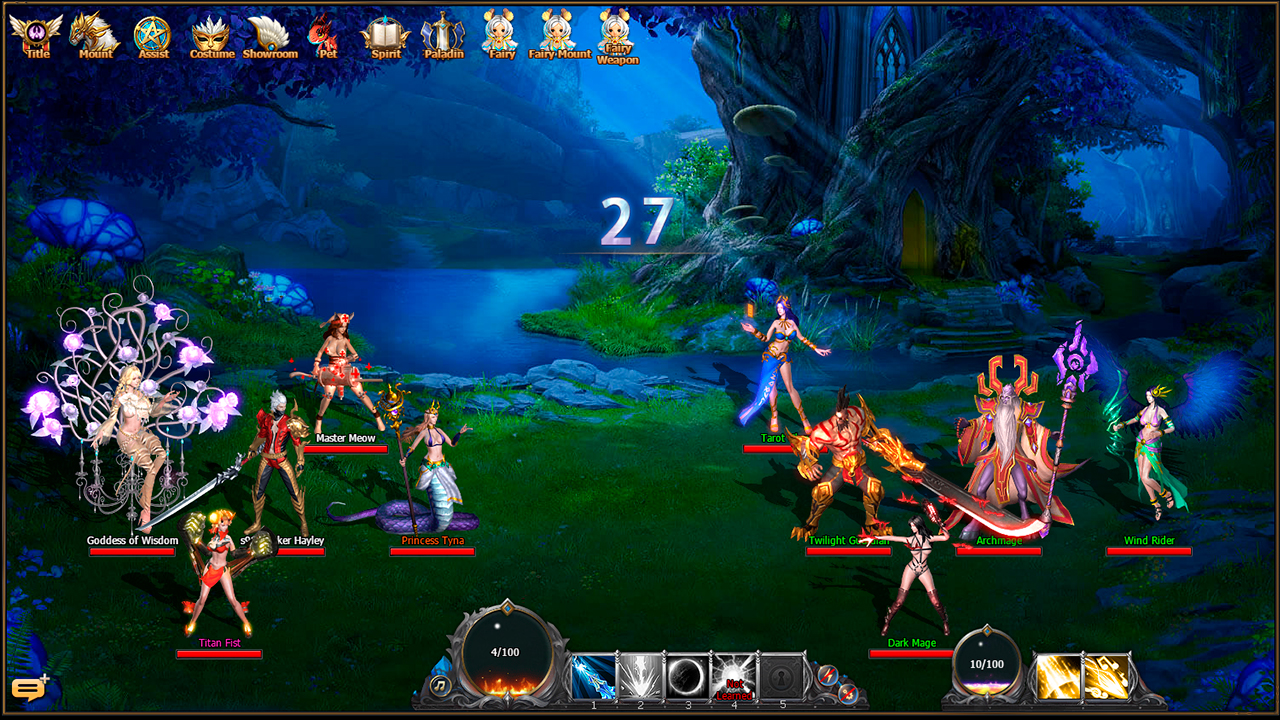This screenshot has height=720, width=1280.
Task: Click the Assist pentagram icon
Action: click(x=152, y=33)
